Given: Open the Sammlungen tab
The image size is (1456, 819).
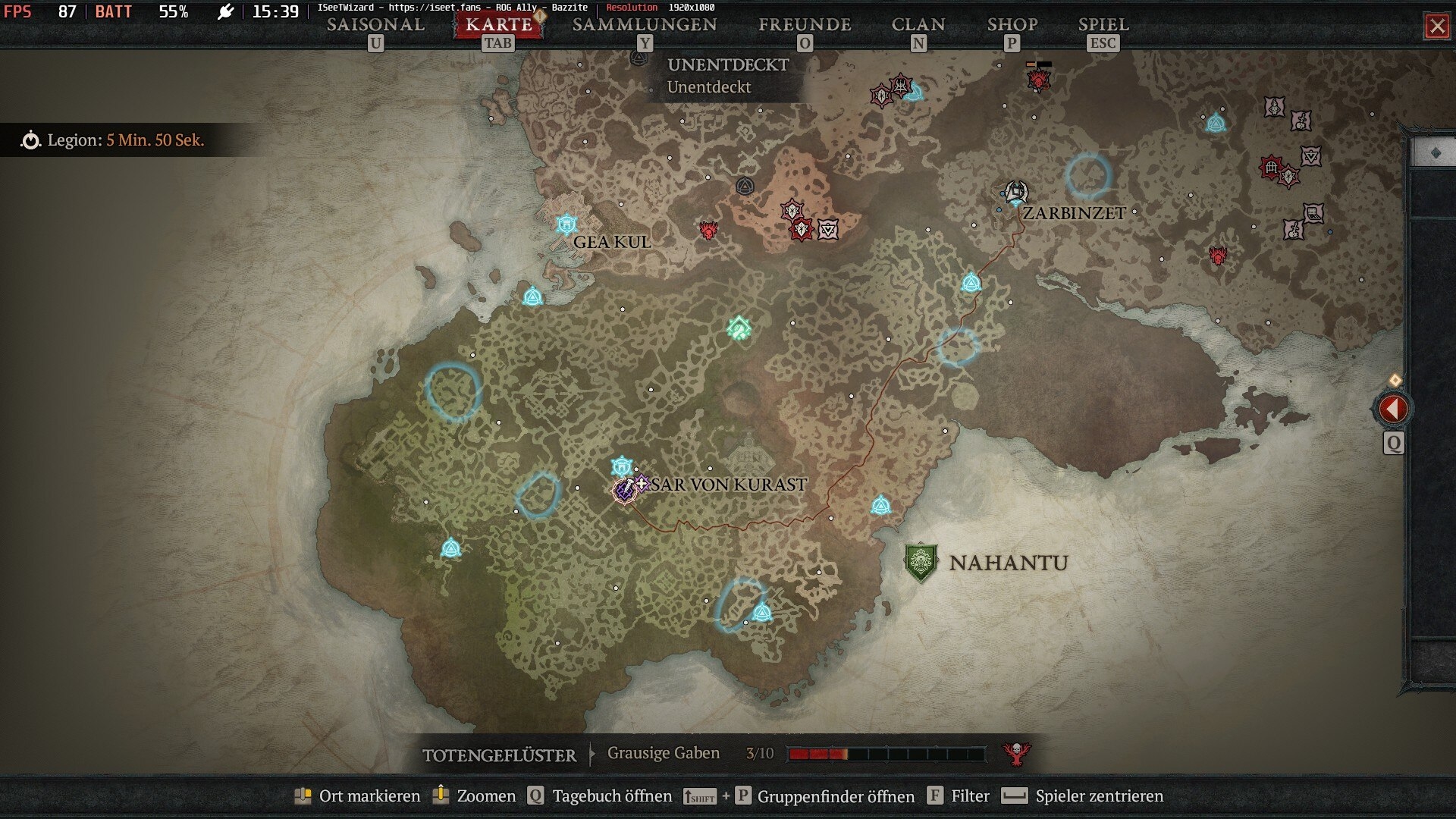Looking at the screenshot, I should [x=644, y=25].
